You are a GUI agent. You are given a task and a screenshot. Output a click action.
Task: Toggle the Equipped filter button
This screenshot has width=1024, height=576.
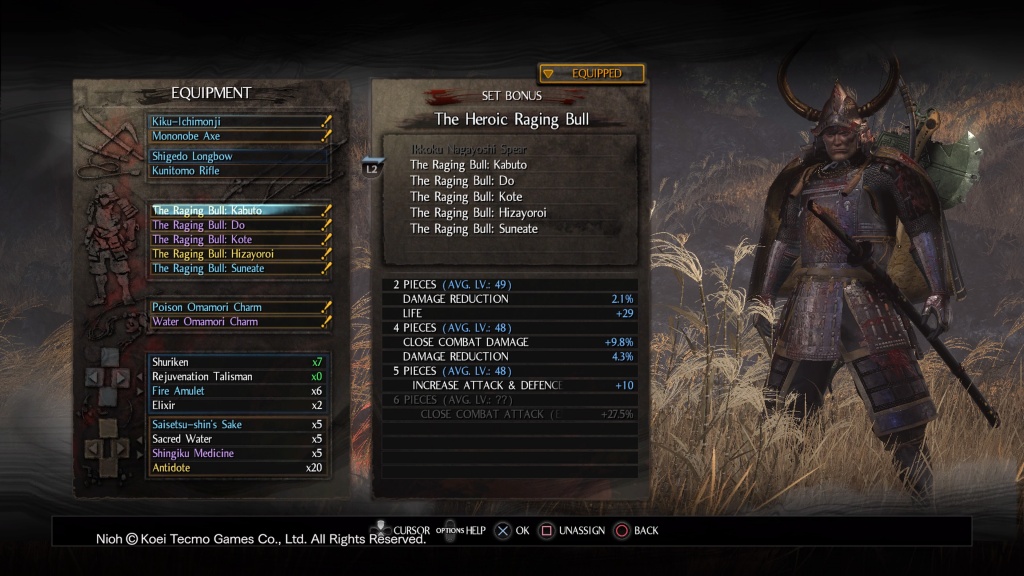coord(591,74)
